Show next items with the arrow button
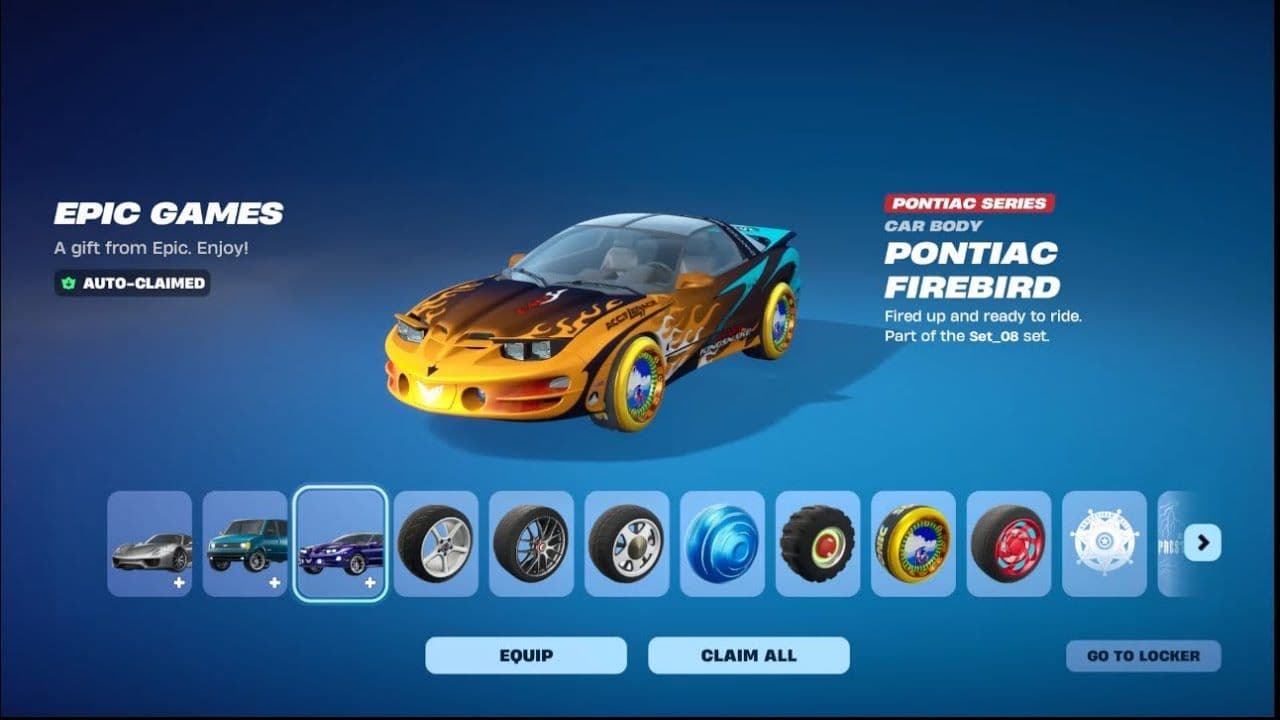The width and height of the screenshot is (1280, 720). coord(1202,543)
